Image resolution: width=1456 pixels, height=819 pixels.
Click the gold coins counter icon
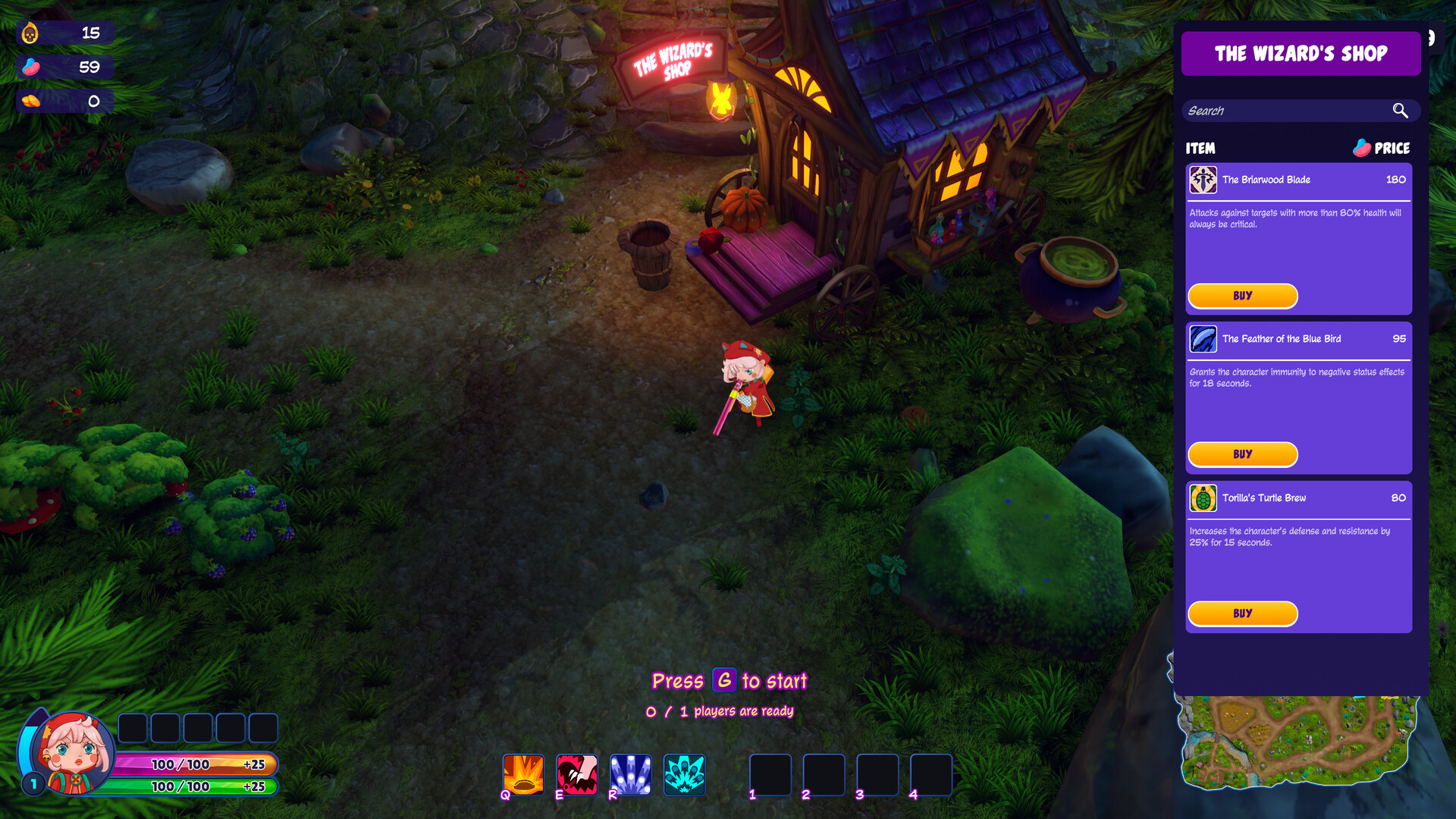pos(30,99)
